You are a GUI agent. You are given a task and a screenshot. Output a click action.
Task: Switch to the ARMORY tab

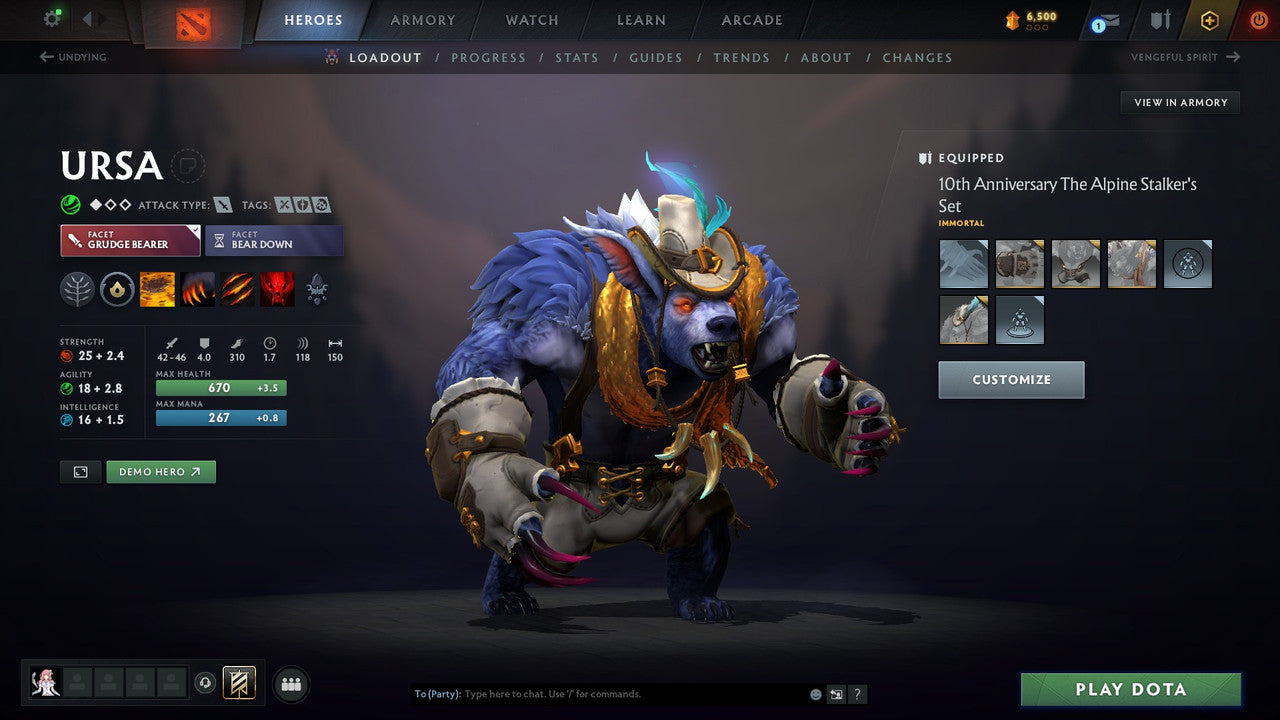point(421,20)
